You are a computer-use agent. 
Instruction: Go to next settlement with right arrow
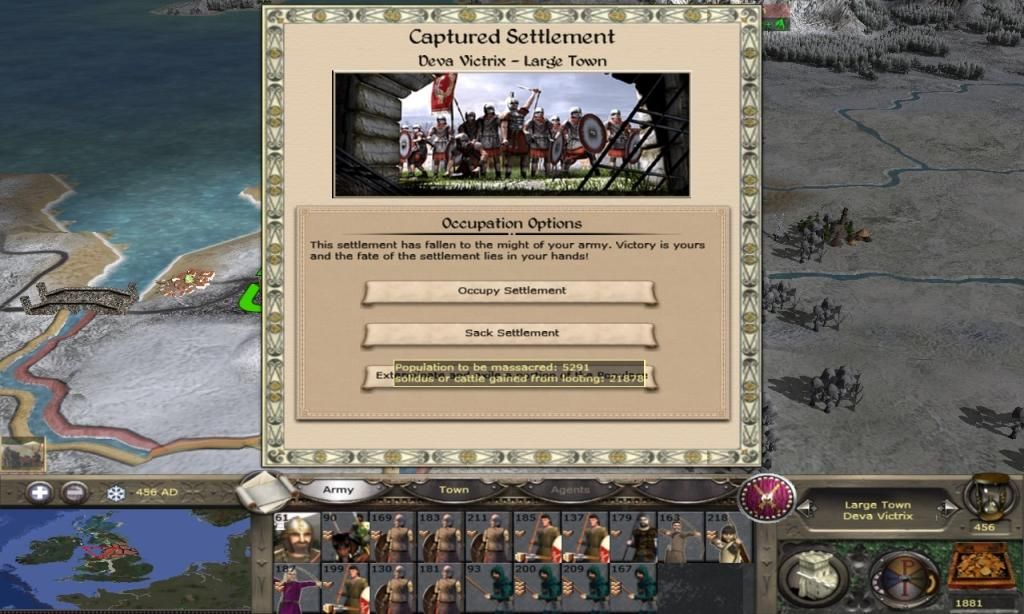(x=948, y=510)
